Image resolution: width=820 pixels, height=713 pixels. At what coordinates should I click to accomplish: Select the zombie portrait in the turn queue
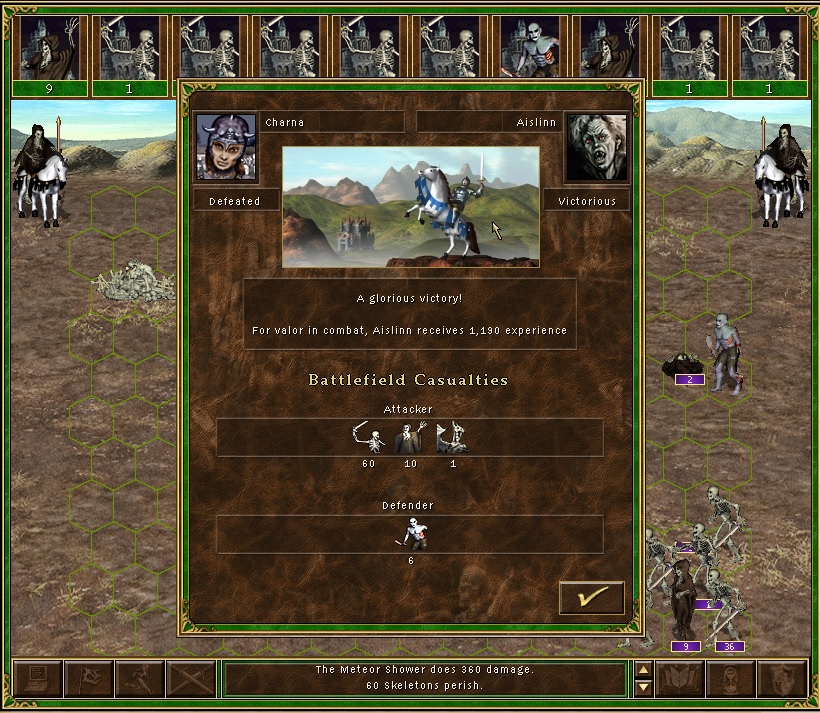[530, 48]
